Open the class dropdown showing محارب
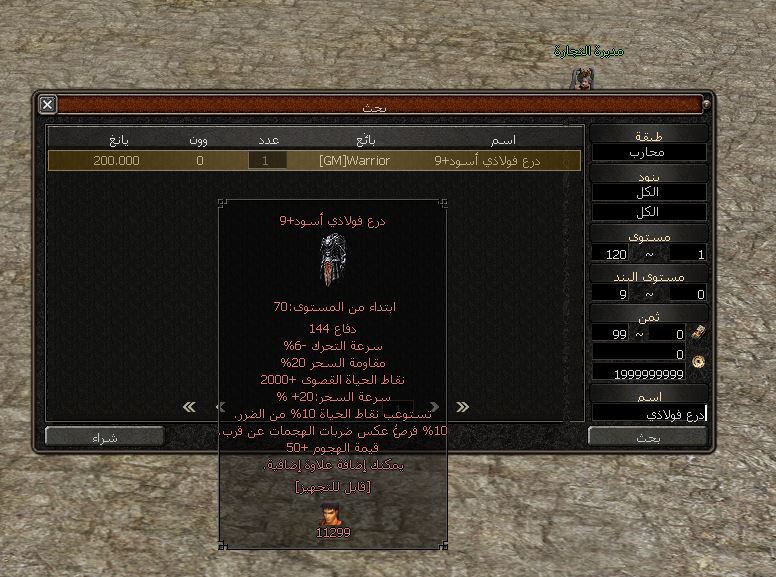Screen dimensions: 776x577 coord(649,153)
